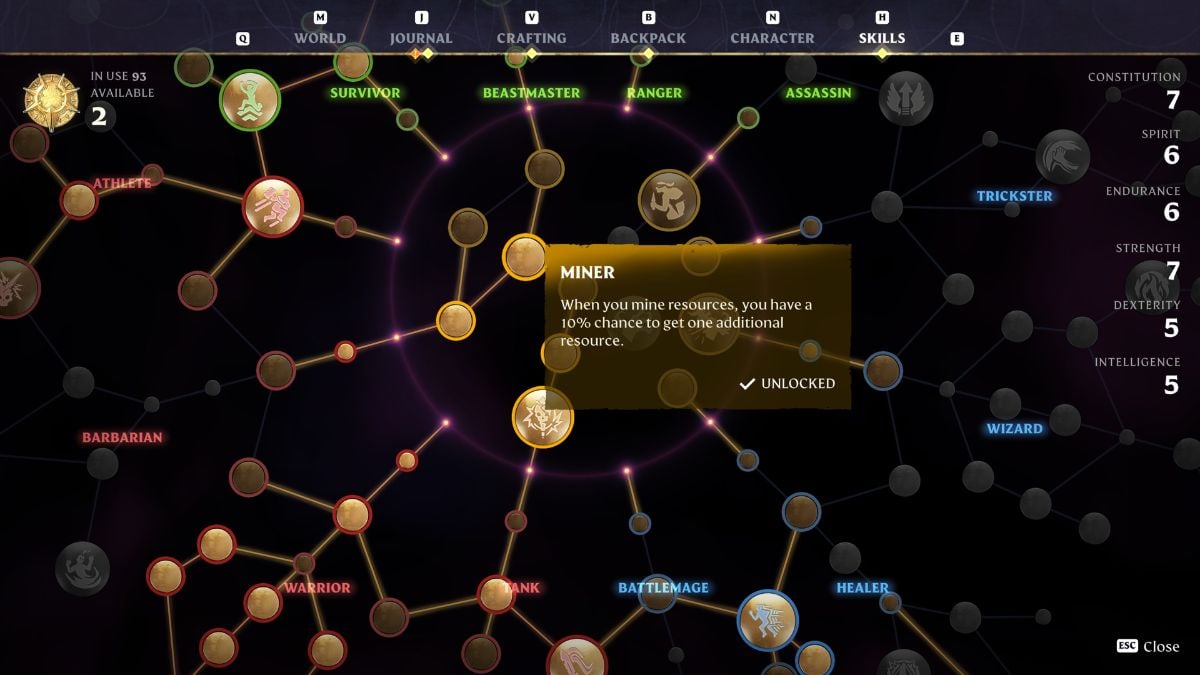Switch to the World tab
This screenshot has width=1200, height=675.
pos(320,38)
